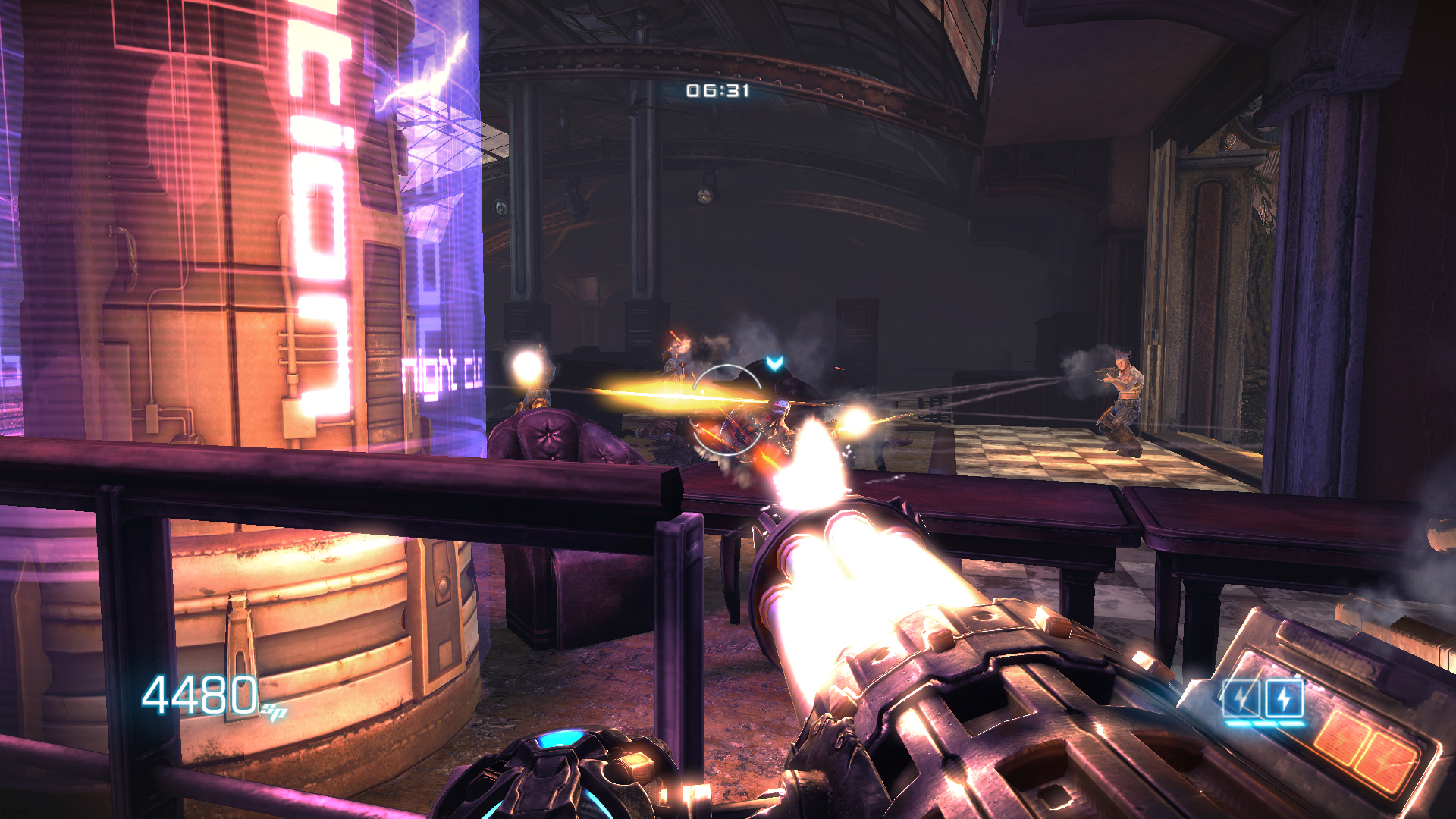Viewport: 1456px width, 819px height.
Task: Select the dimmed lightning charge icon
Action: [x=1241, y=698]
